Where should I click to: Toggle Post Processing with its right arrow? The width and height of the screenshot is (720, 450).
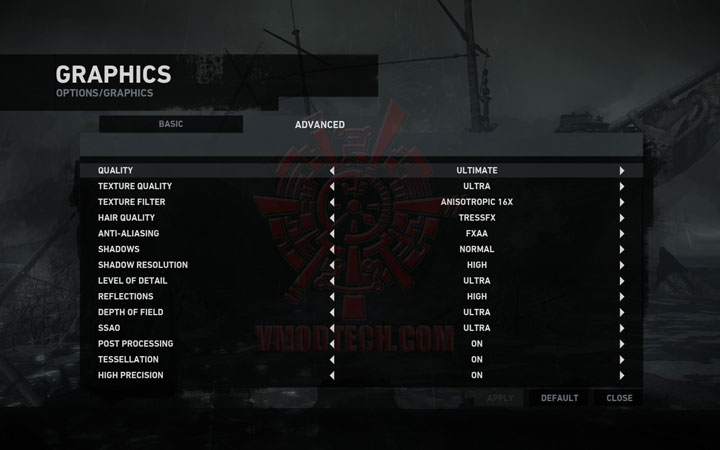[x=622, y=344]
